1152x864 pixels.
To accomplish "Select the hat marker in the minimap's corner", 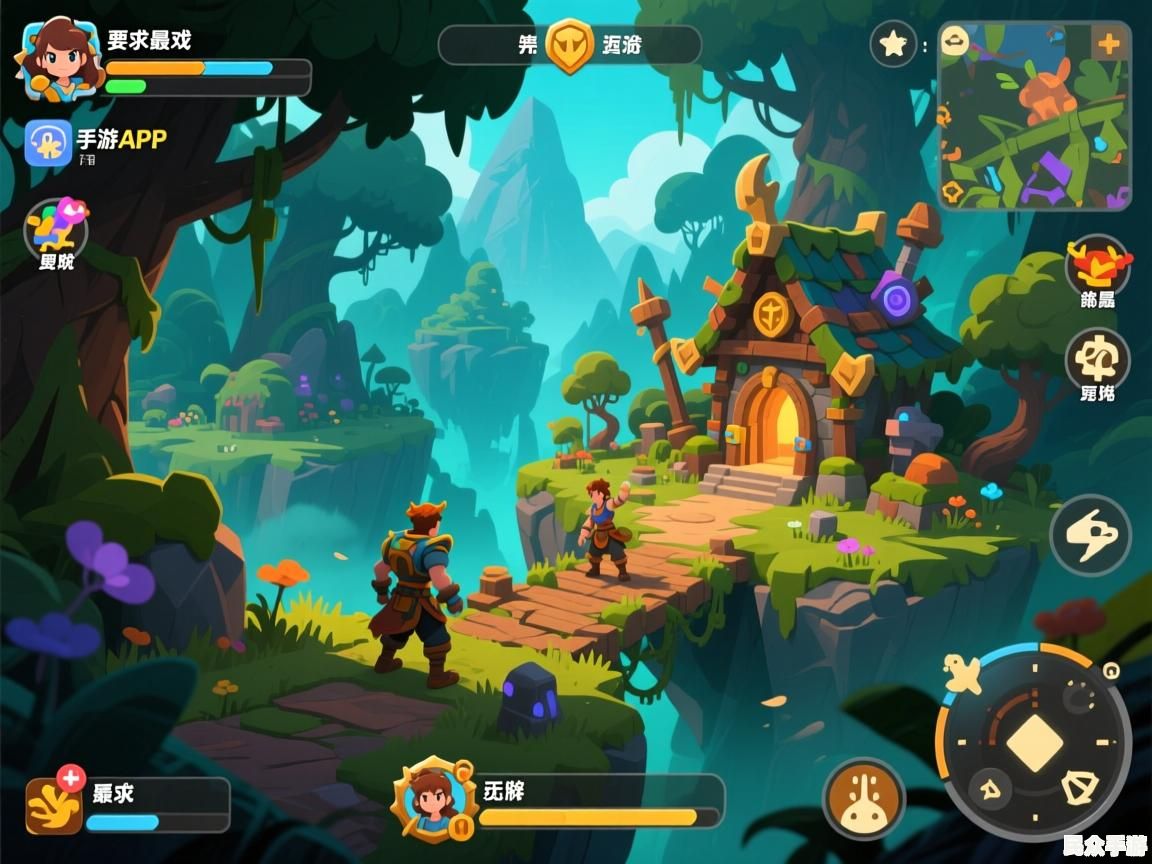I will (x=956, y=42).
